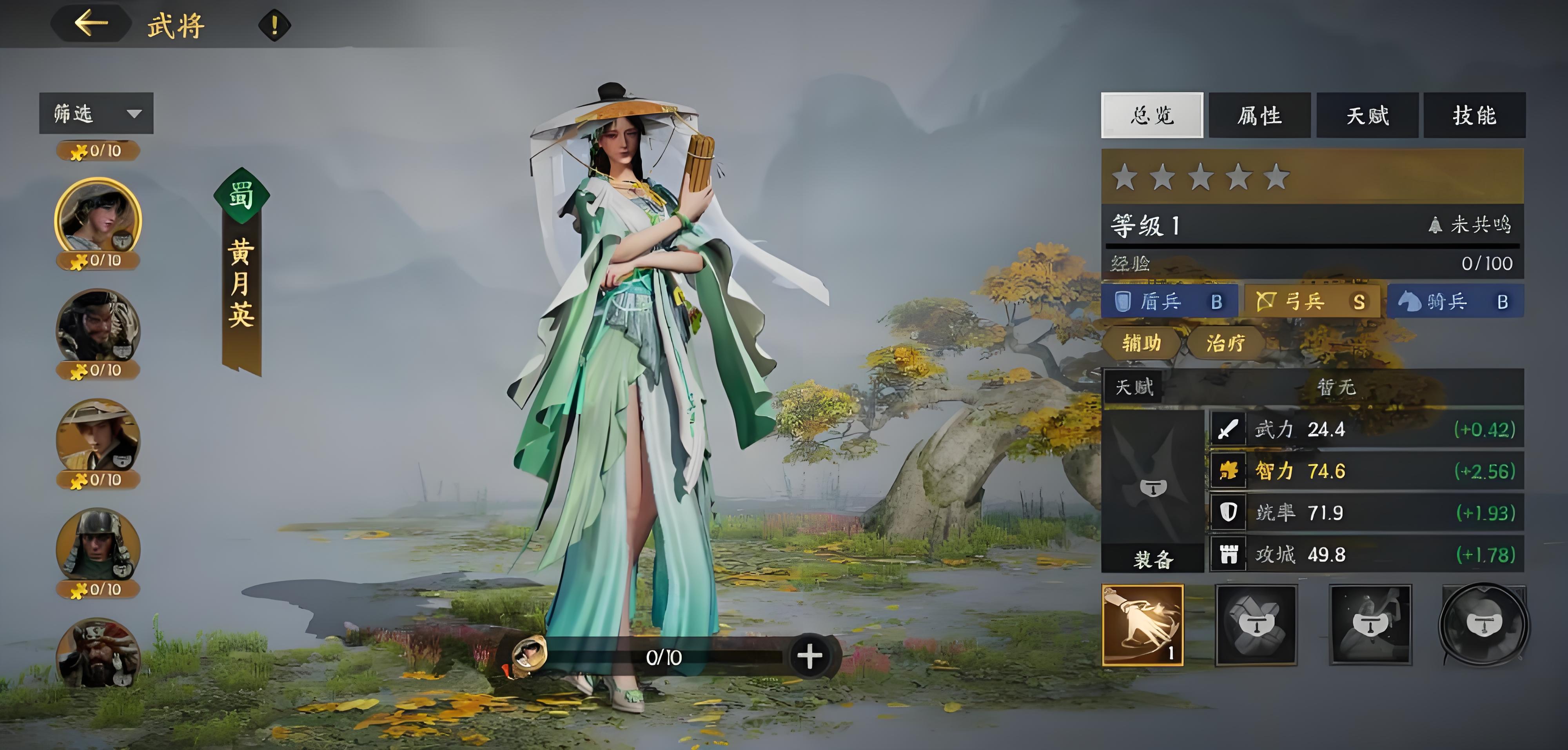This screenshot has height=750, width=1568.
Task: Open the 天赋 talent row showing 暂无
Action: (1312, 387)
